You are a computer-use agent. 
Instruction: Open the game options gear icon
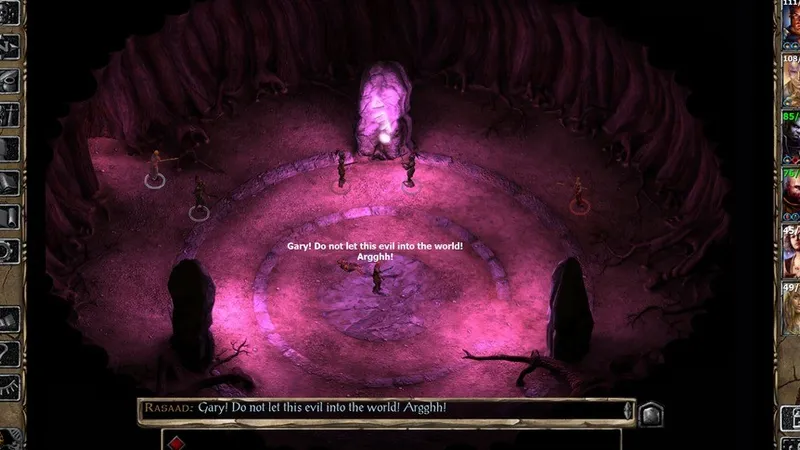click(x=10, y=252)
